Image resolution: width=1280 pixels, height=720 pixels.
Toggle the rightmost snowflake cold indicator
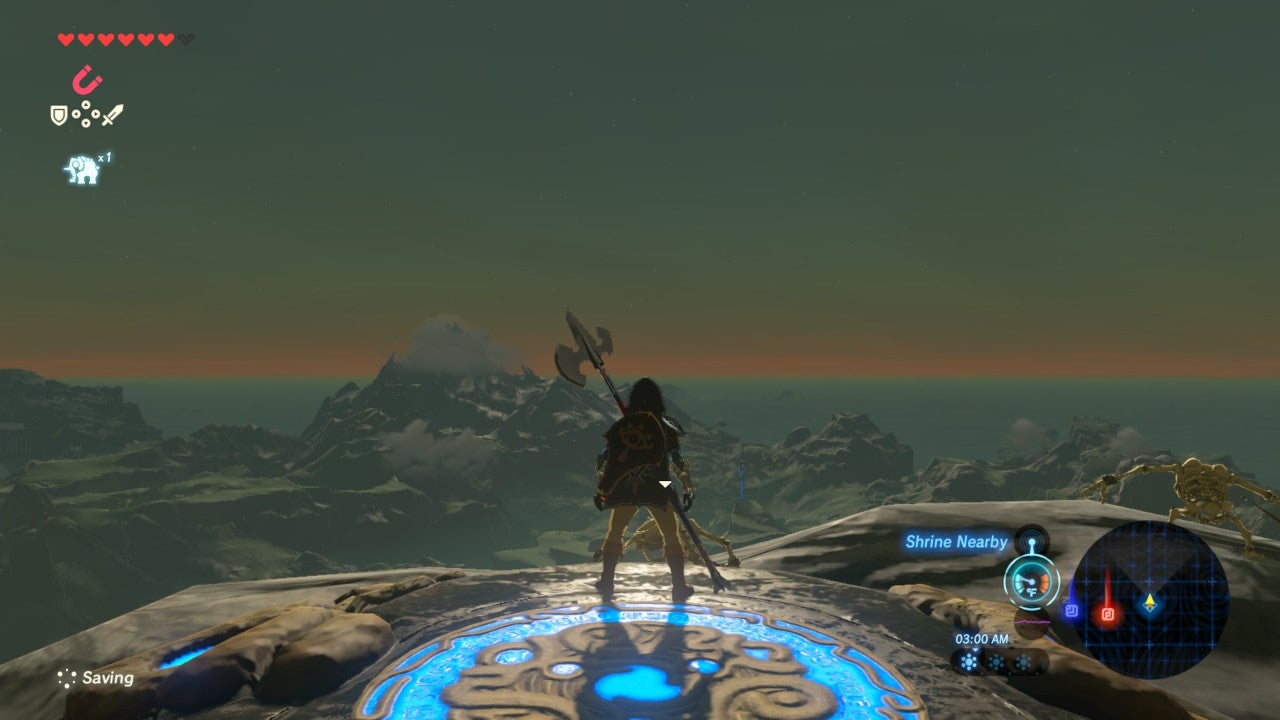pos(1022,661)
